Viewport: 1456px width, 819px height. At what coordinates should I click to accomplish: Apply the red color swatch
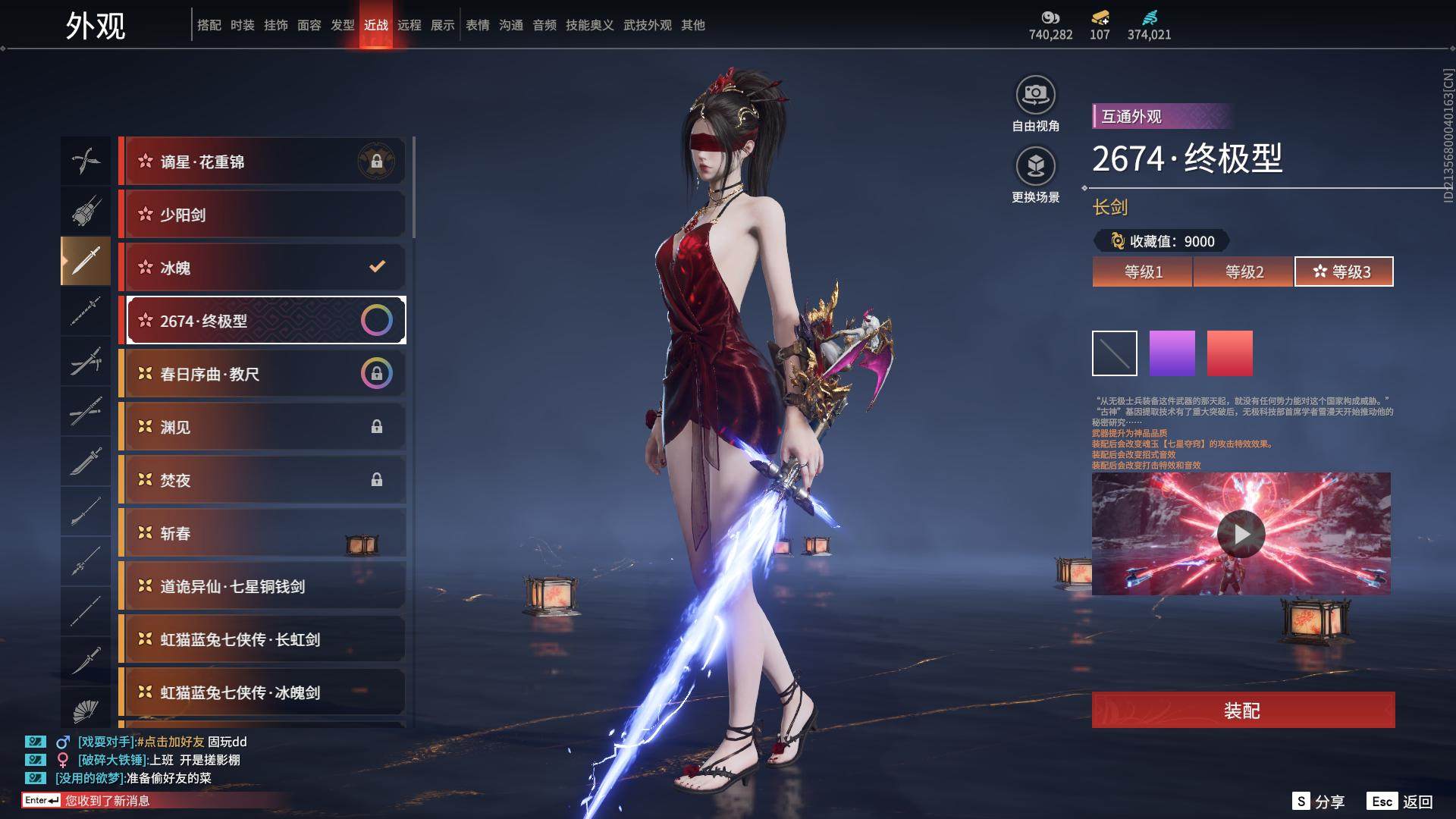coord(1229,353)
